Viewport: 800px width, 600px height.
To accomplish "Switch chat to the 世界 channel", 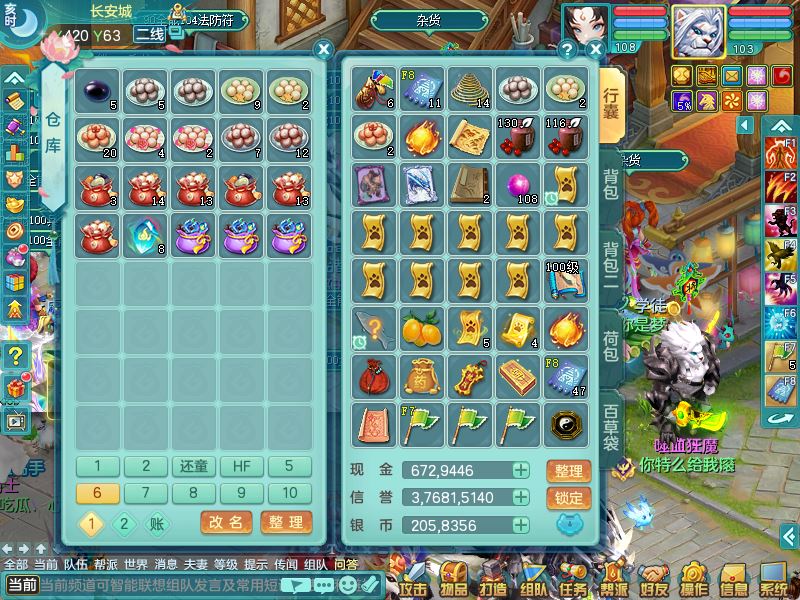I will coord(122,564).
